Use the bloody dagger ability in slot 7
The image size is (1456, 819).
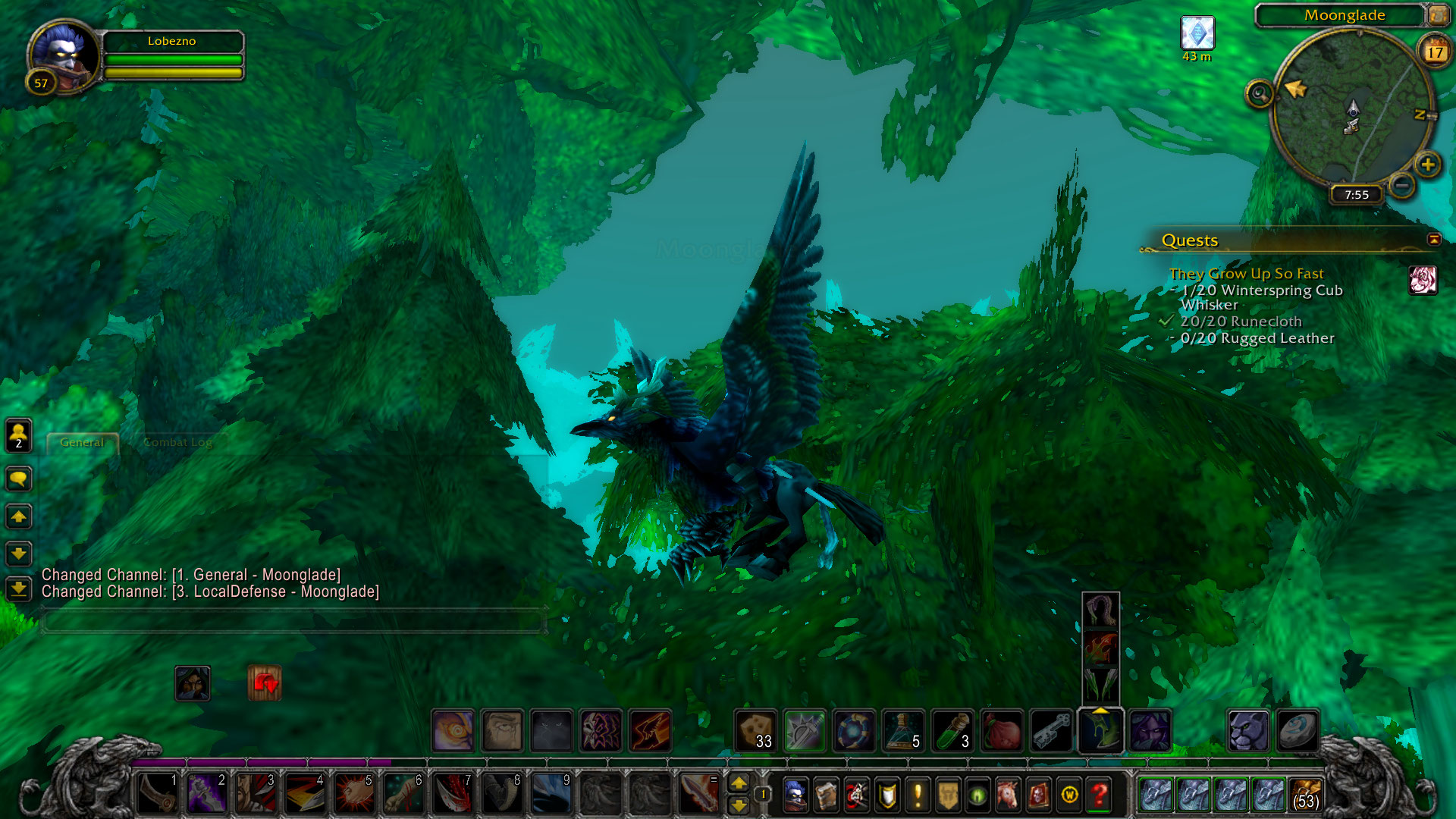coord(453,794)
